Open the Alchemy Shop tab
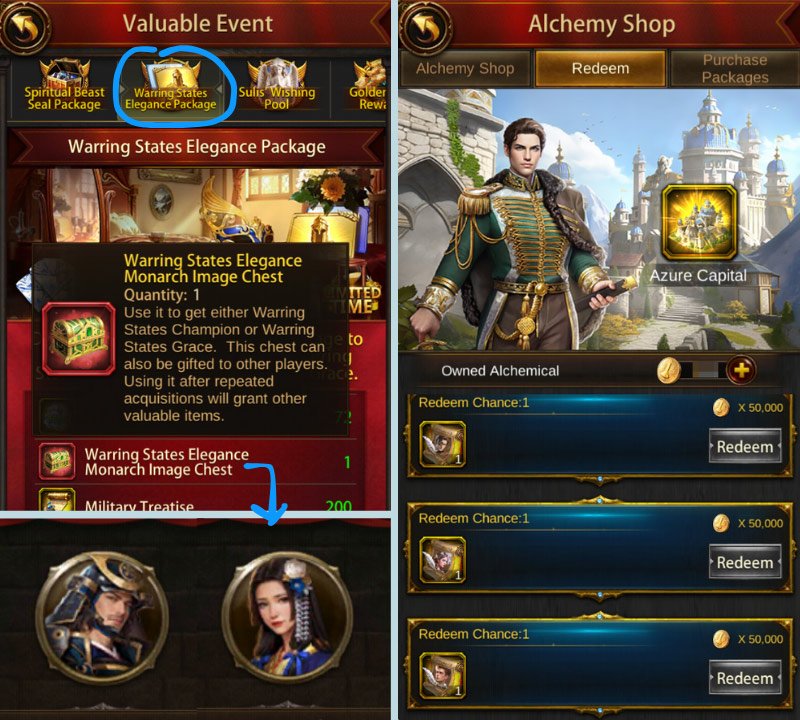Image resolution: width=800 pixels, height=720 pixels. click(x=465, y=69)
